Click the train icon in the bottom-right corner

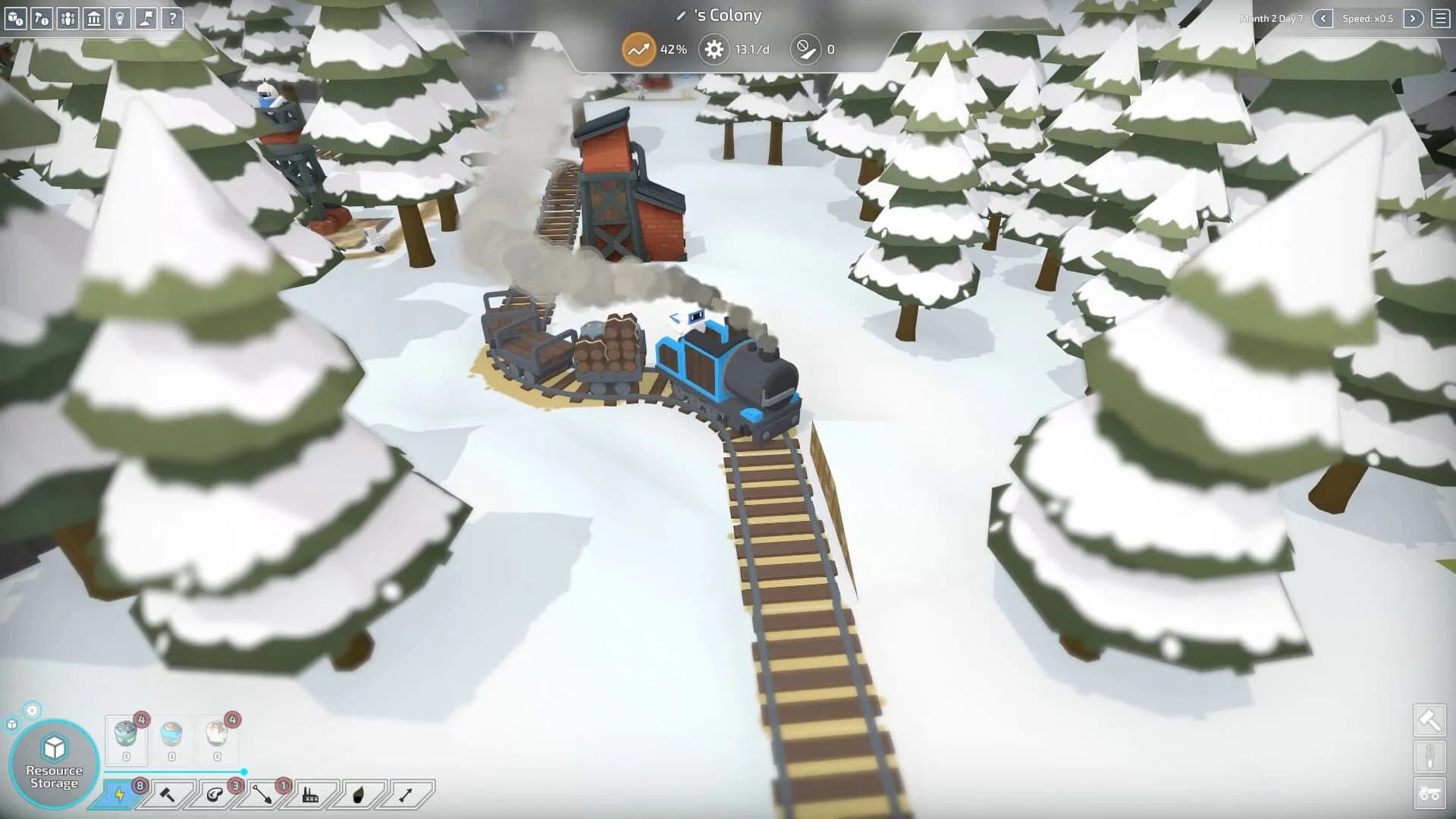tap(1429, 793)
